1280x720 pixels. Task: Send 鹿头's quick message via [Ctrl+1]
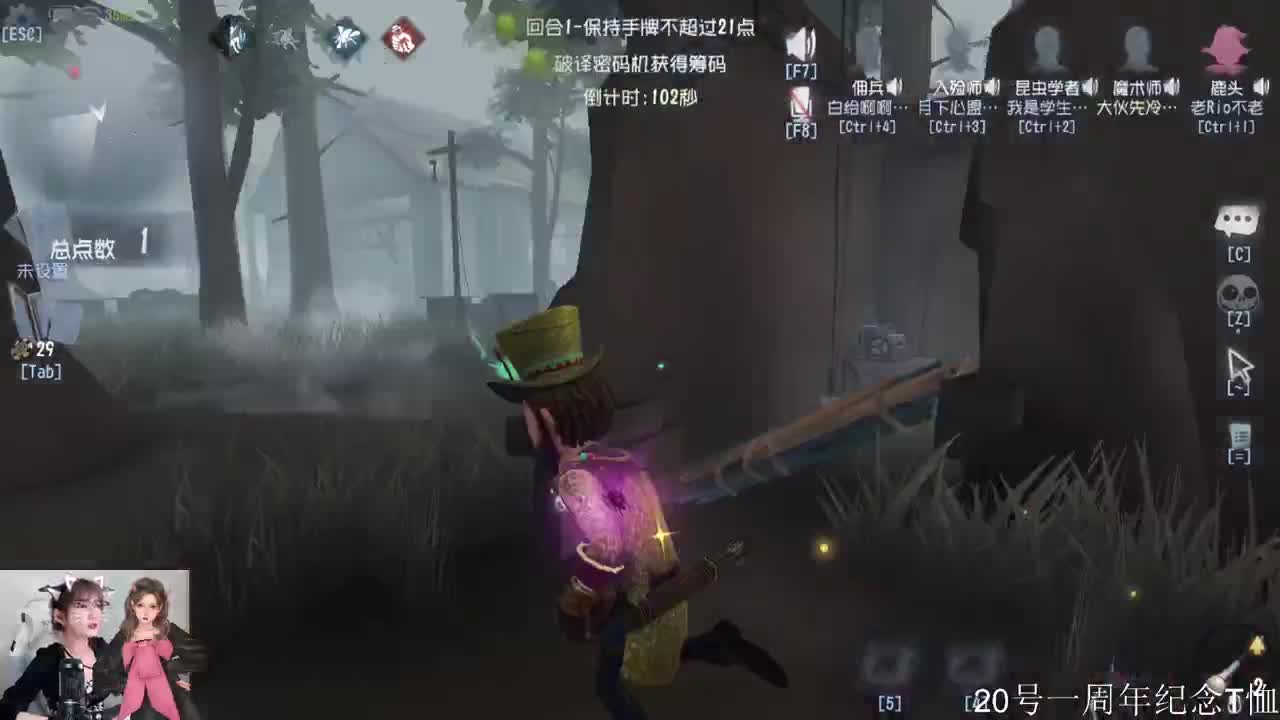click(x=1227, y=126)
